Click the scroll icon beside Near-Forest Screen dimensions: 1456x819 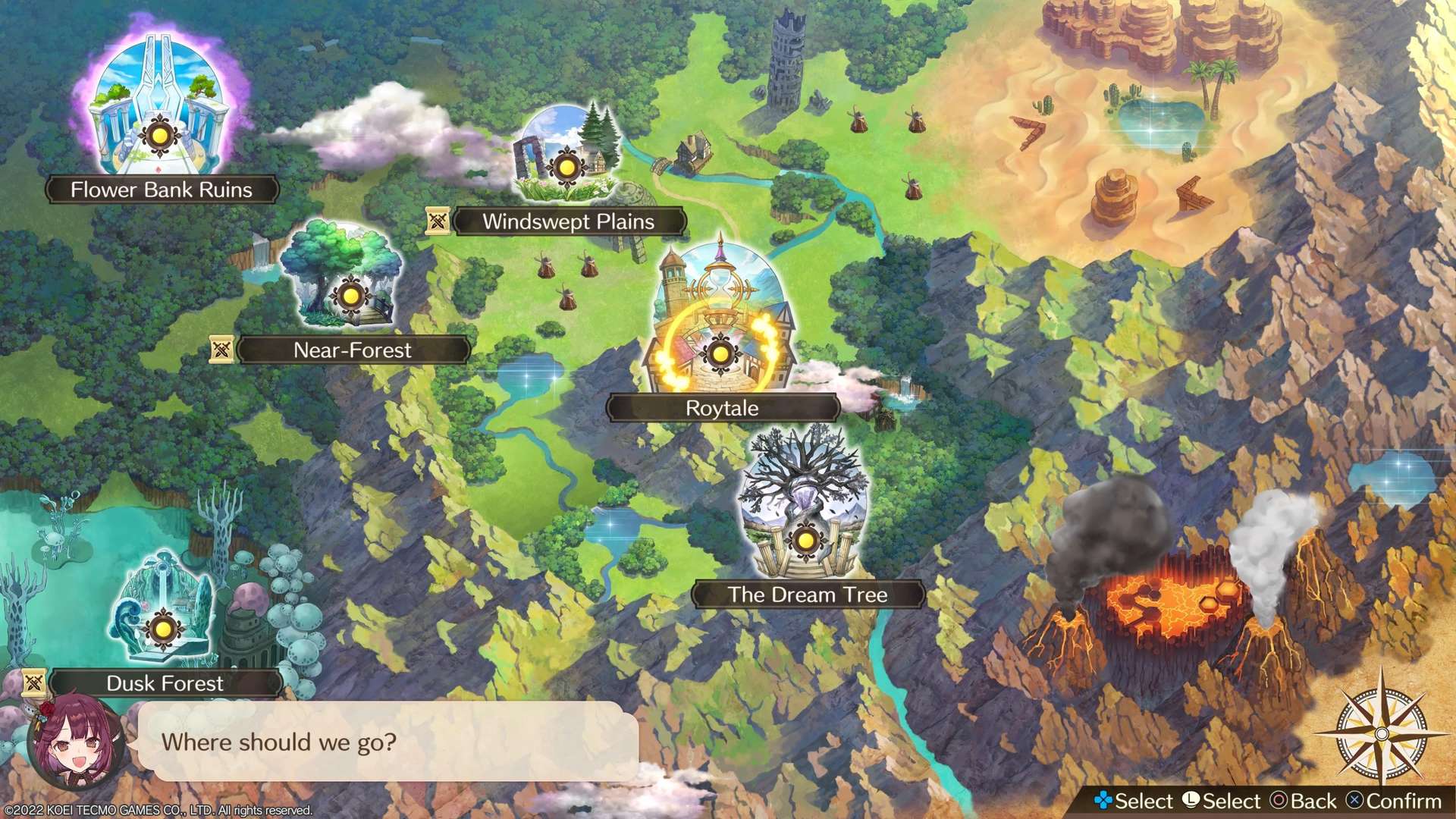tap(221, 350)
